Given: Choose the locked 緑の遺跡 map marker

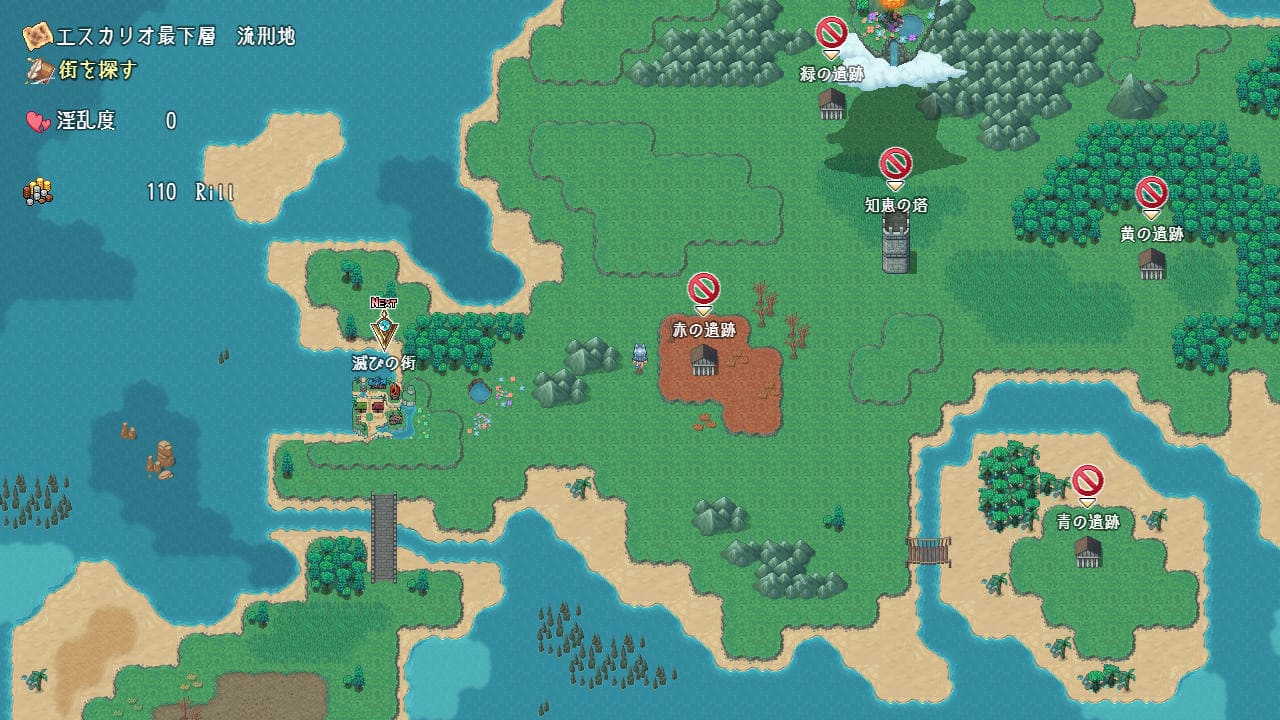Looking at the screenshot, I should pyautogui.click(x=832, y=34).
